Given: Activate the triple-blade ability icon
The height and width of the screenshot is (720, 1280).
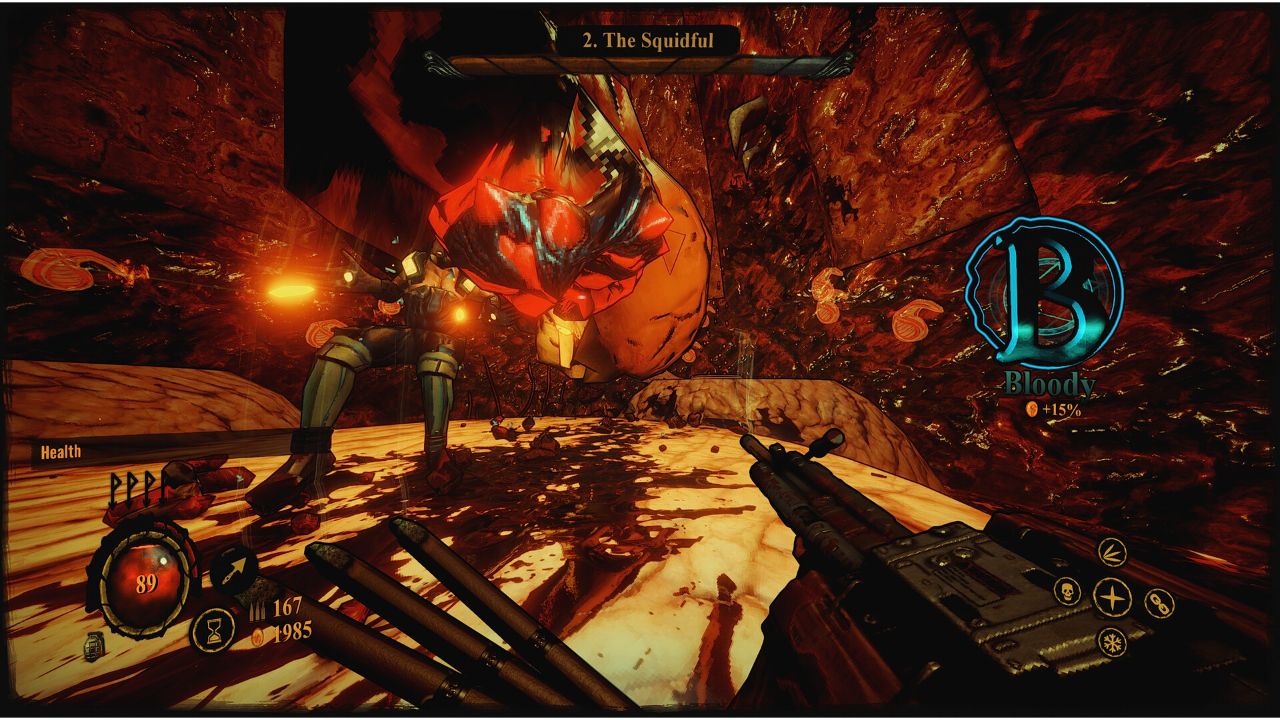Looking at the screenshot, I should pos(1112,552).
